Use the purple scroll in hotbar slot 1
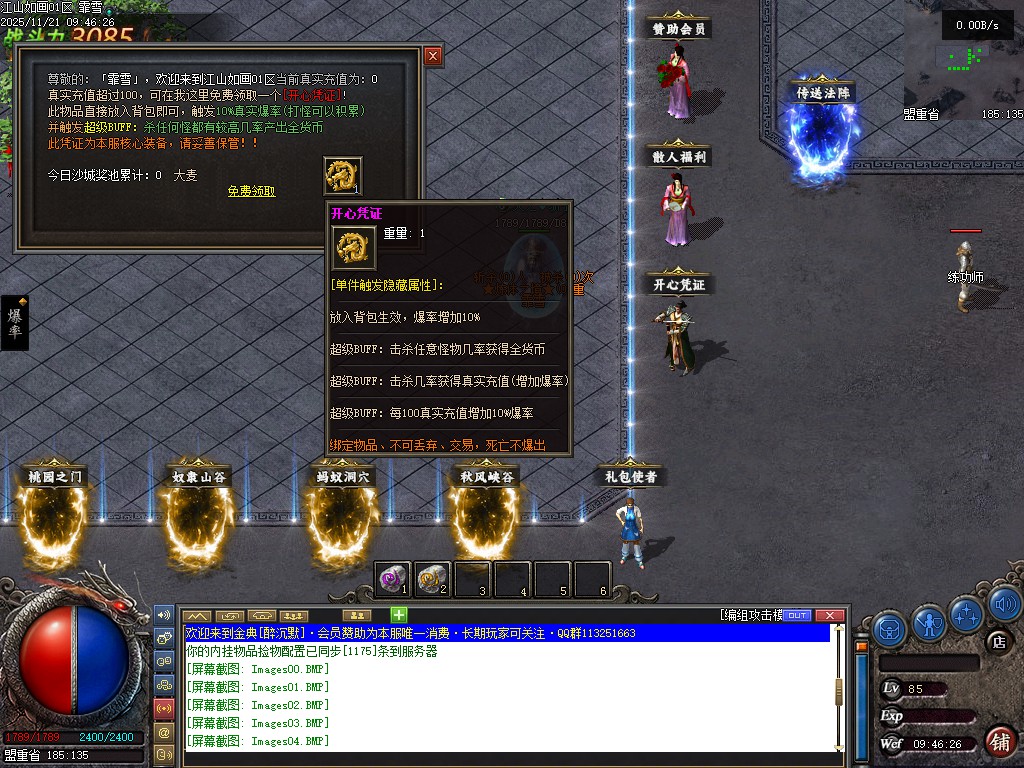1024x768 pixels. click(393, 577)
